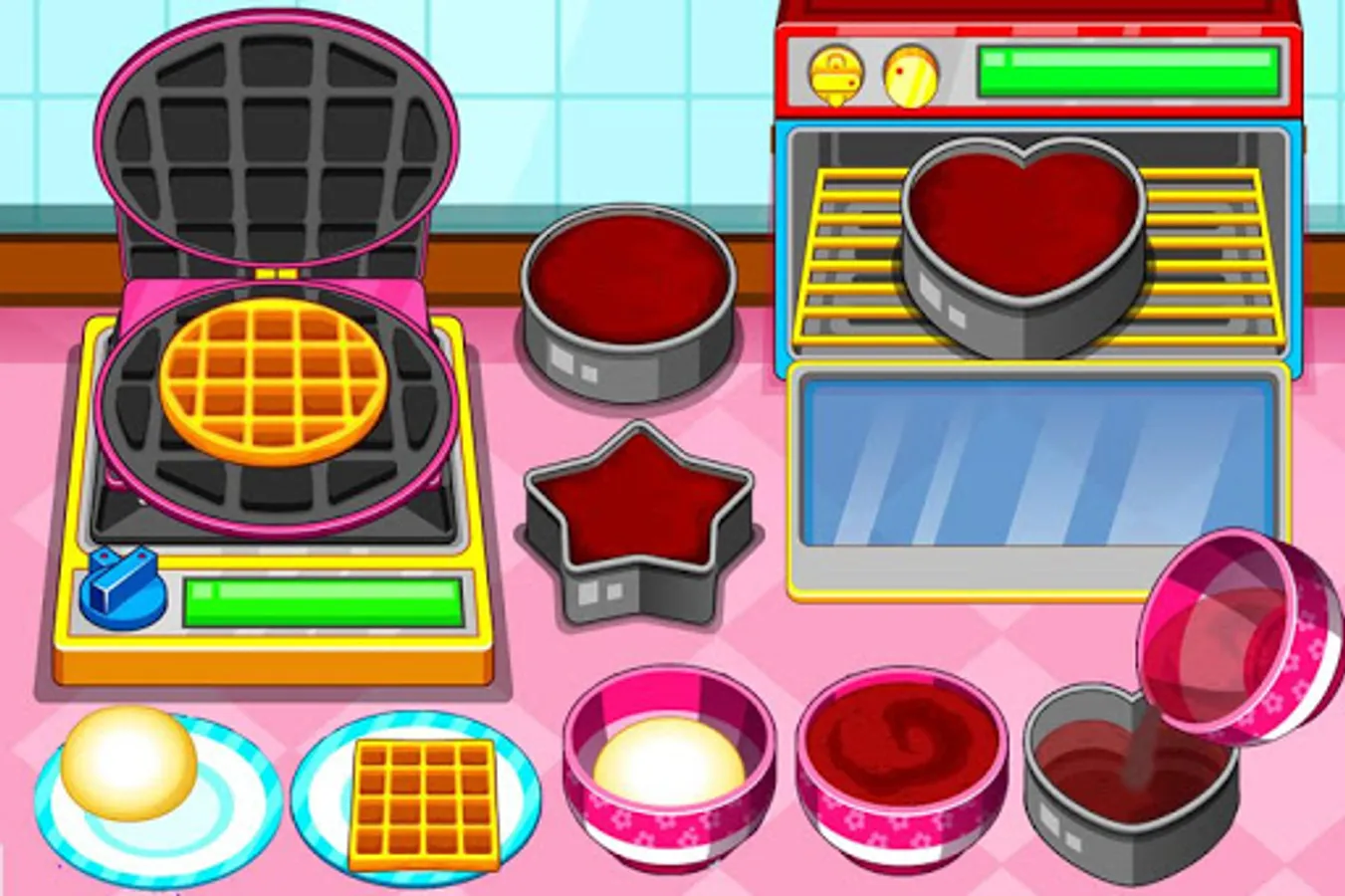This screenshot has height=896, width=1345.
Task: Turn the round yellow oven temperature knob
Action: 913,78
